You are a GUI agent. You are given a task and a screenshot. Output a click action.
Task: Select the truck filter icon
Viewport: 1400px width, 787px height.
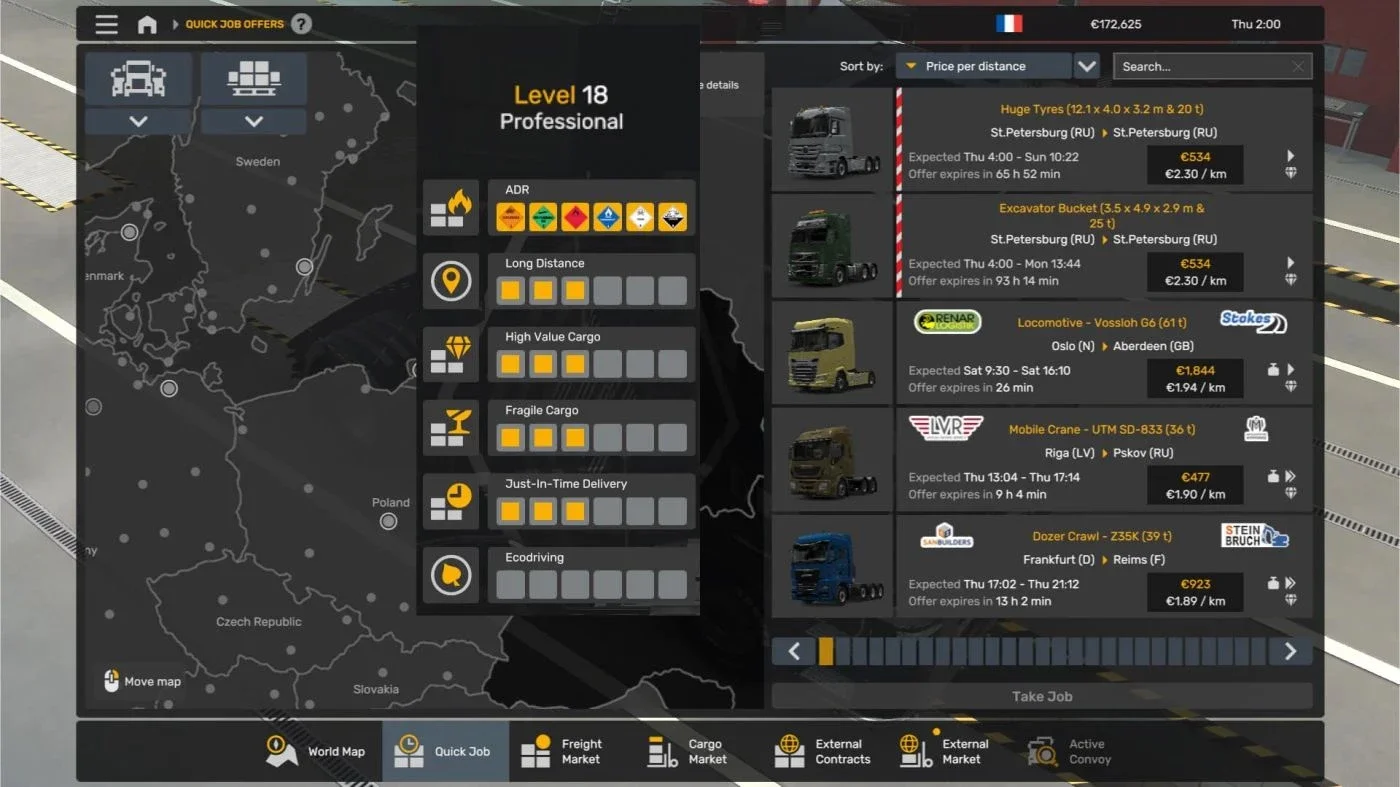(x=139, y=78)
